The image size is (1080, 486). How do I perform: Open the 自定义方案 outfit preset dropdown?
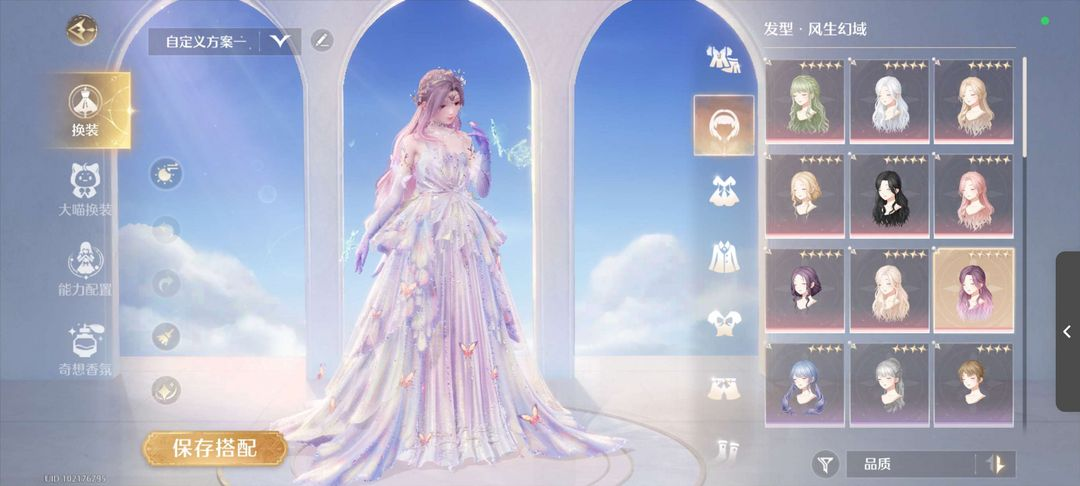(280, 41)
